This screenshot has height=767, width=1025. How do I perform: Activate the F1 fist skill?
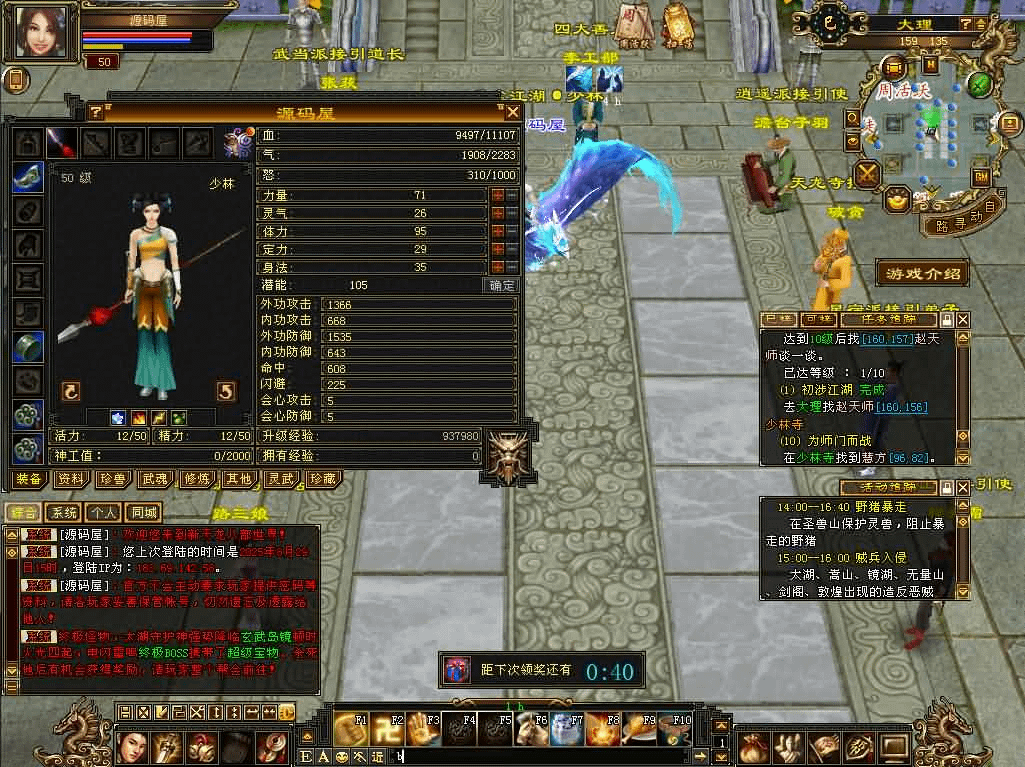click(x=347, y=727)
